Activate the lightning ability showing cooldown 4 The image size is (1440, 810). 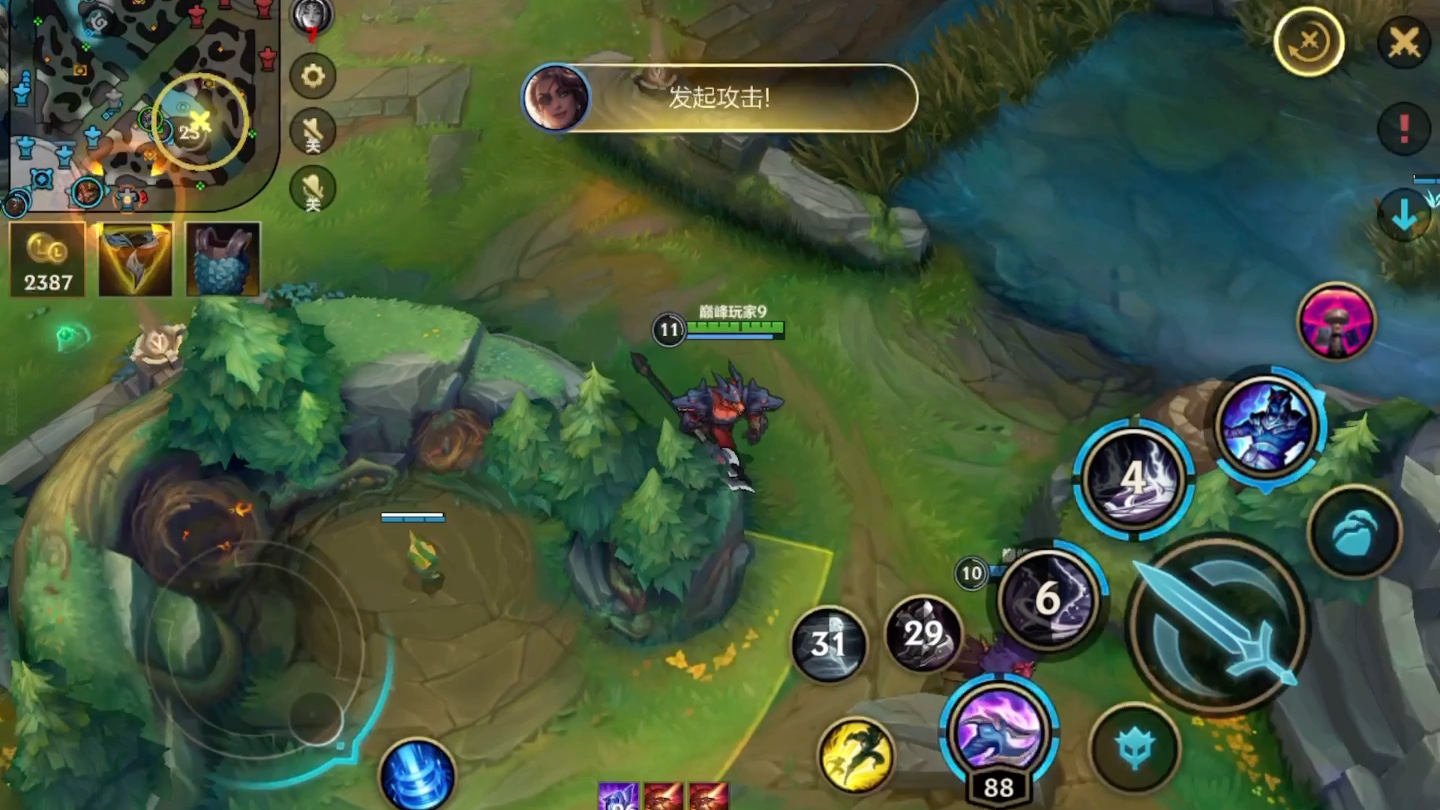(1133, 479)
